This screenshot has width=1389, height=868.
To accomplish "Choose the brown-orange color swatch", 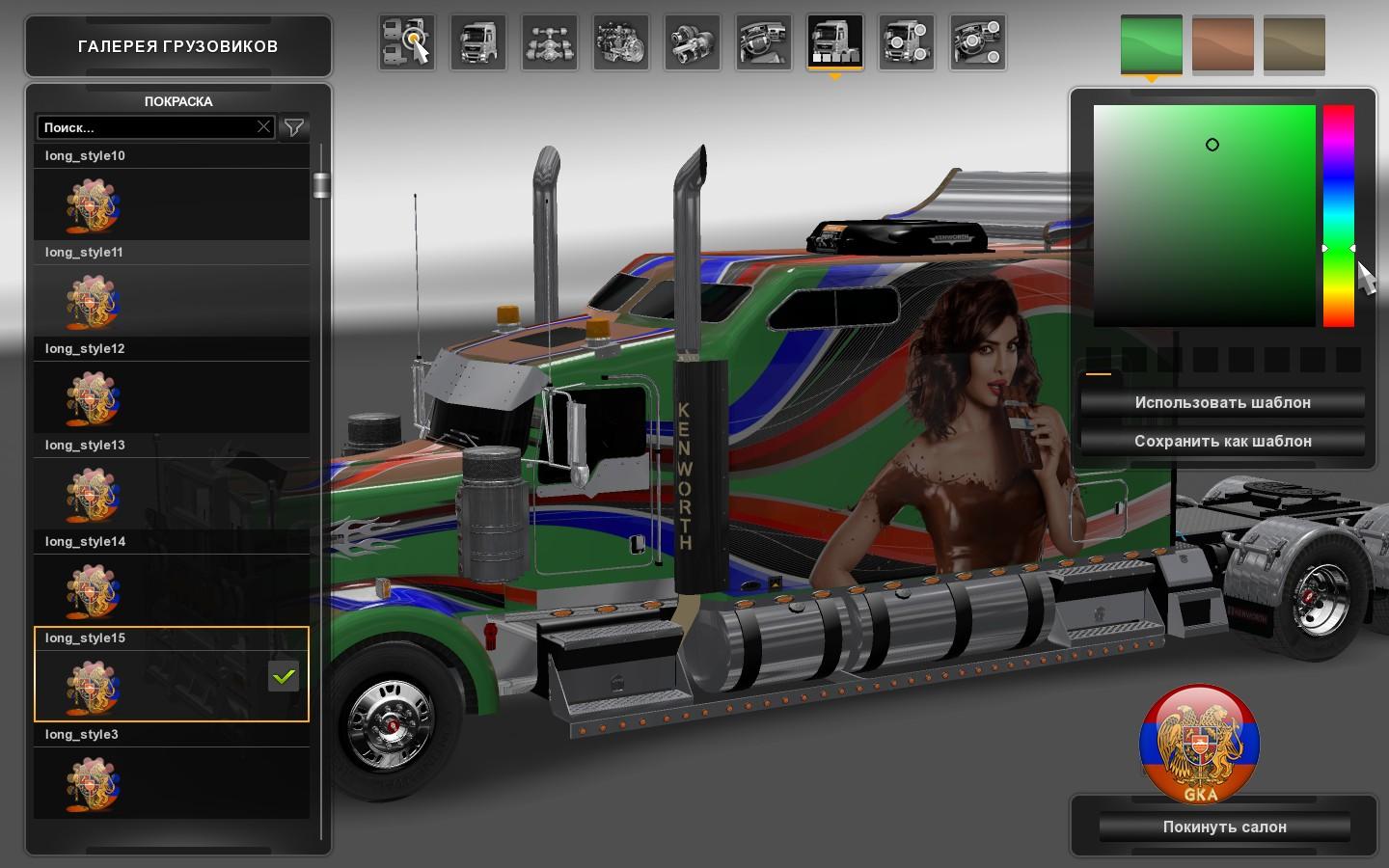I will (x=1222, y=43).
